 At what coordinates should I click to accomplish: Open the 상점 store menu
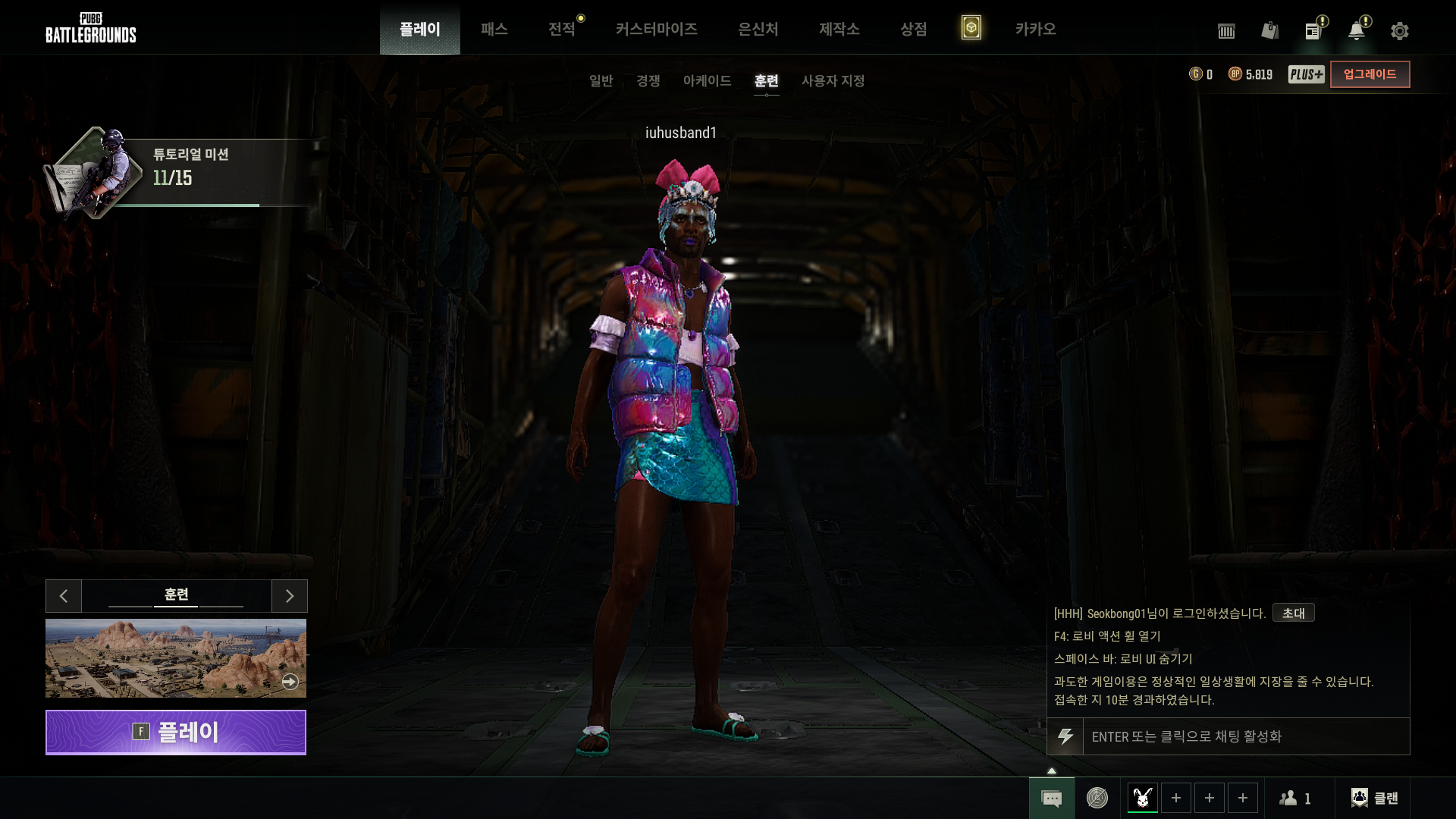[x=913, y=29]
